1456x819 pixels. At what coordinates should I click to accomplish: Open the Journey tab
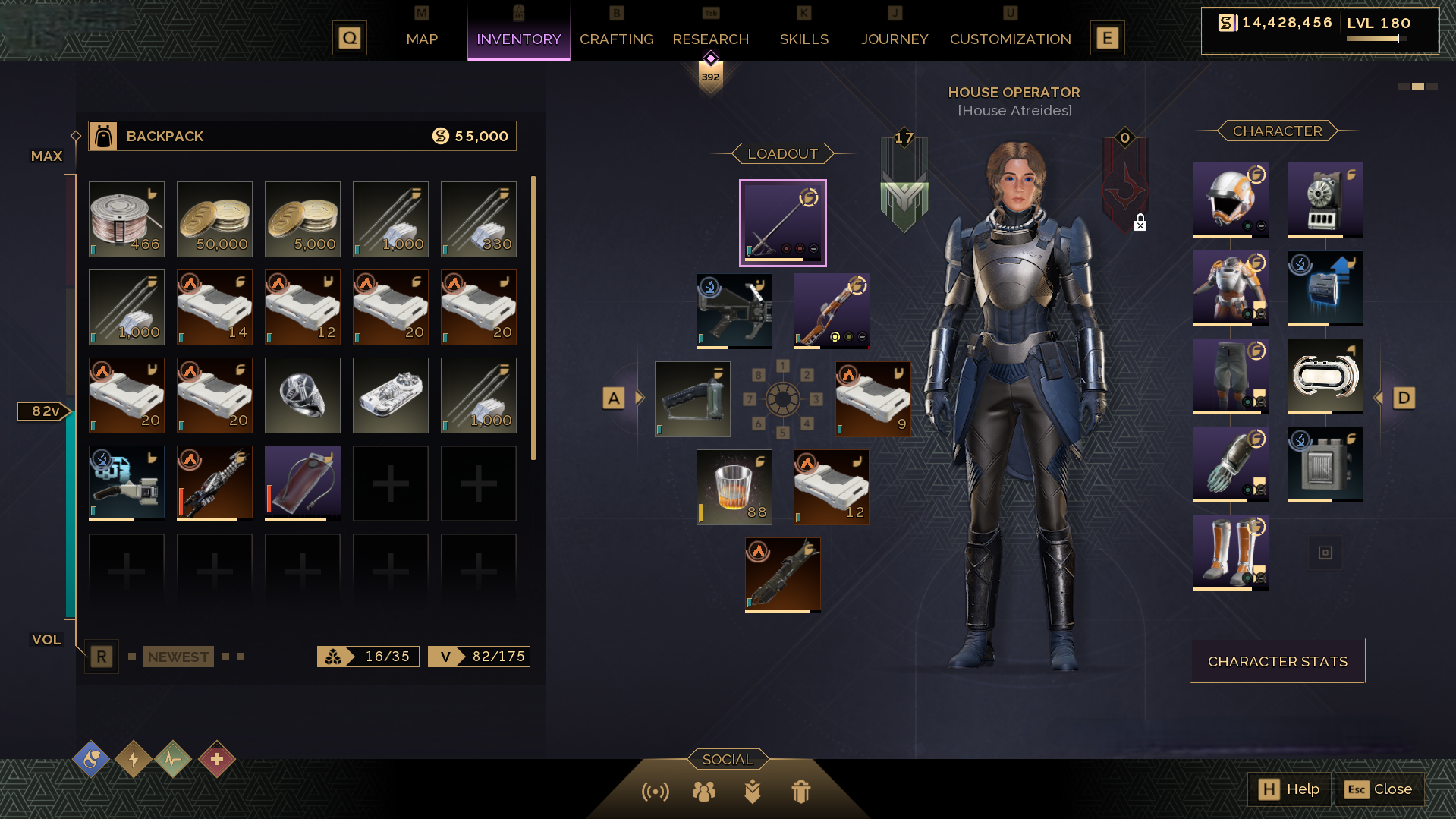(x=894, y=39)
